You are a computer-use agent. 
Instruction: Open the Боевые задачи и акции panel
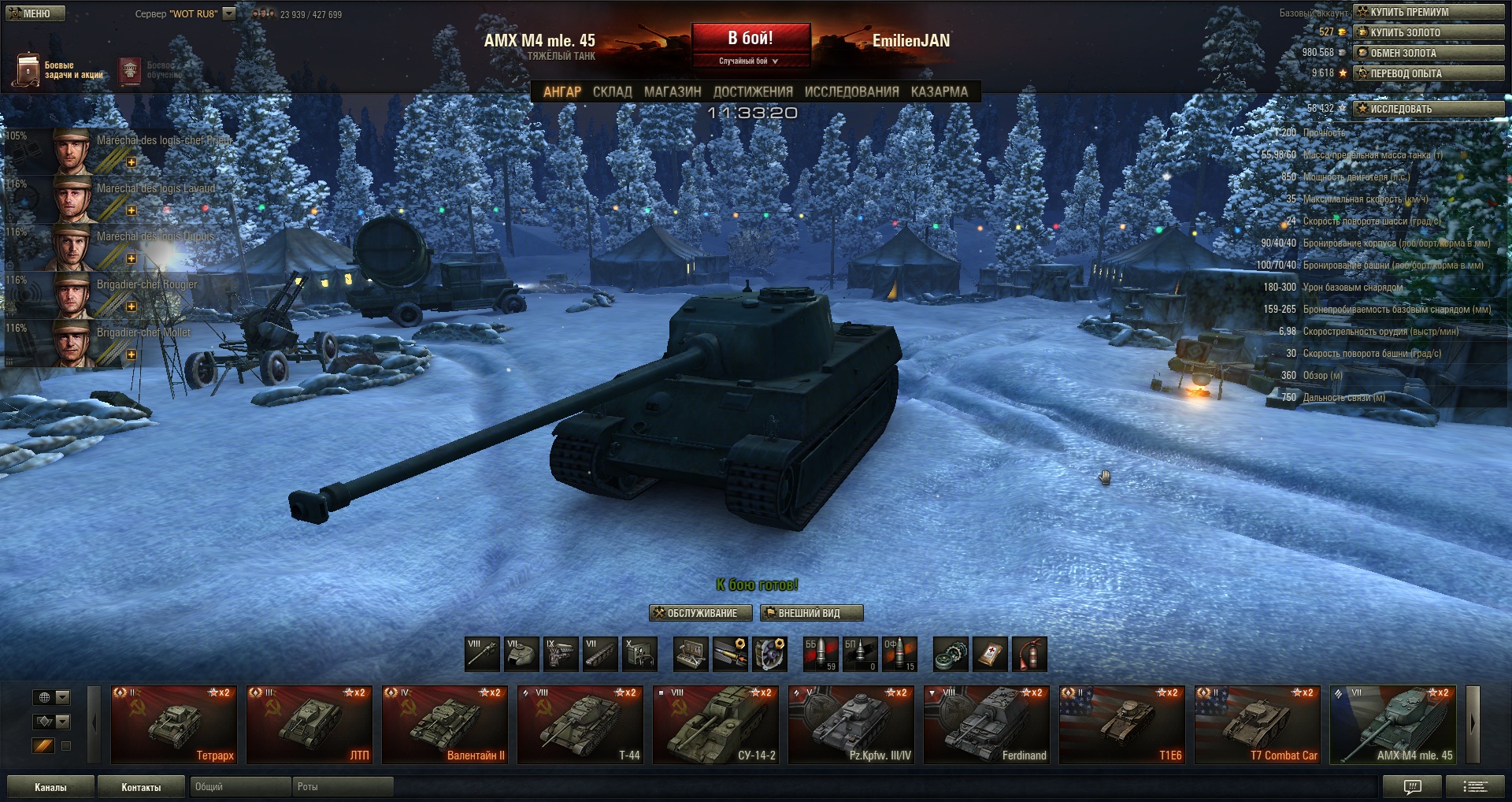(59, 70)
